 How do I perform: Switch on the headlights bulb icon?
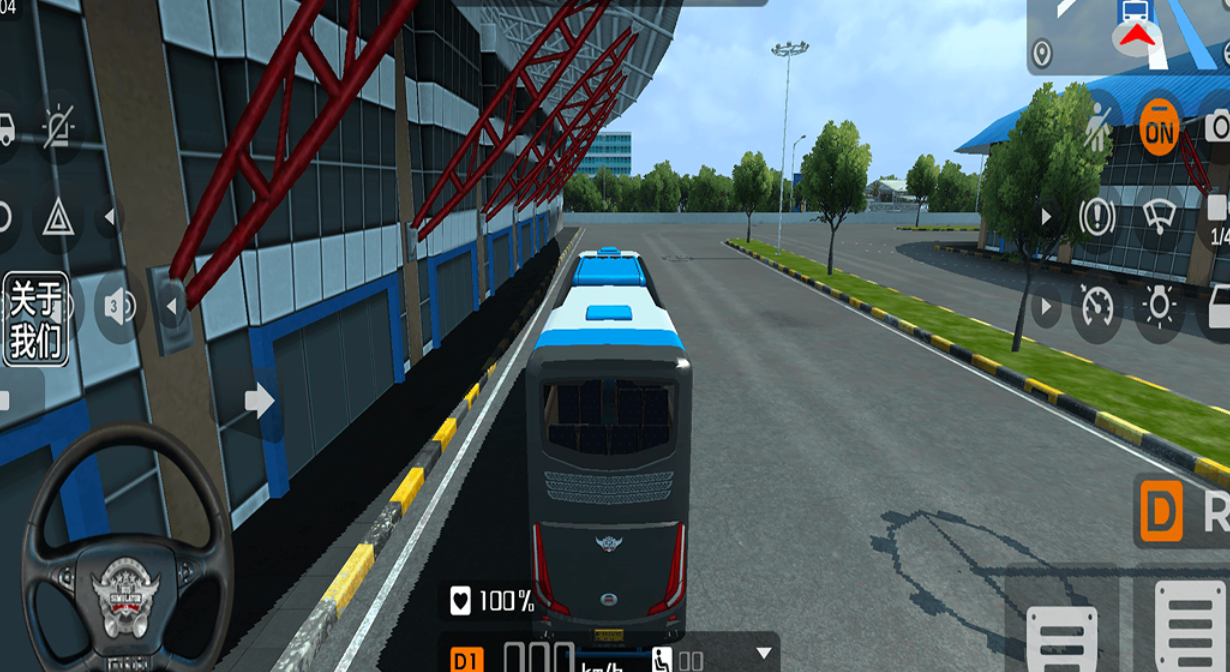[x=1159, y=306]
